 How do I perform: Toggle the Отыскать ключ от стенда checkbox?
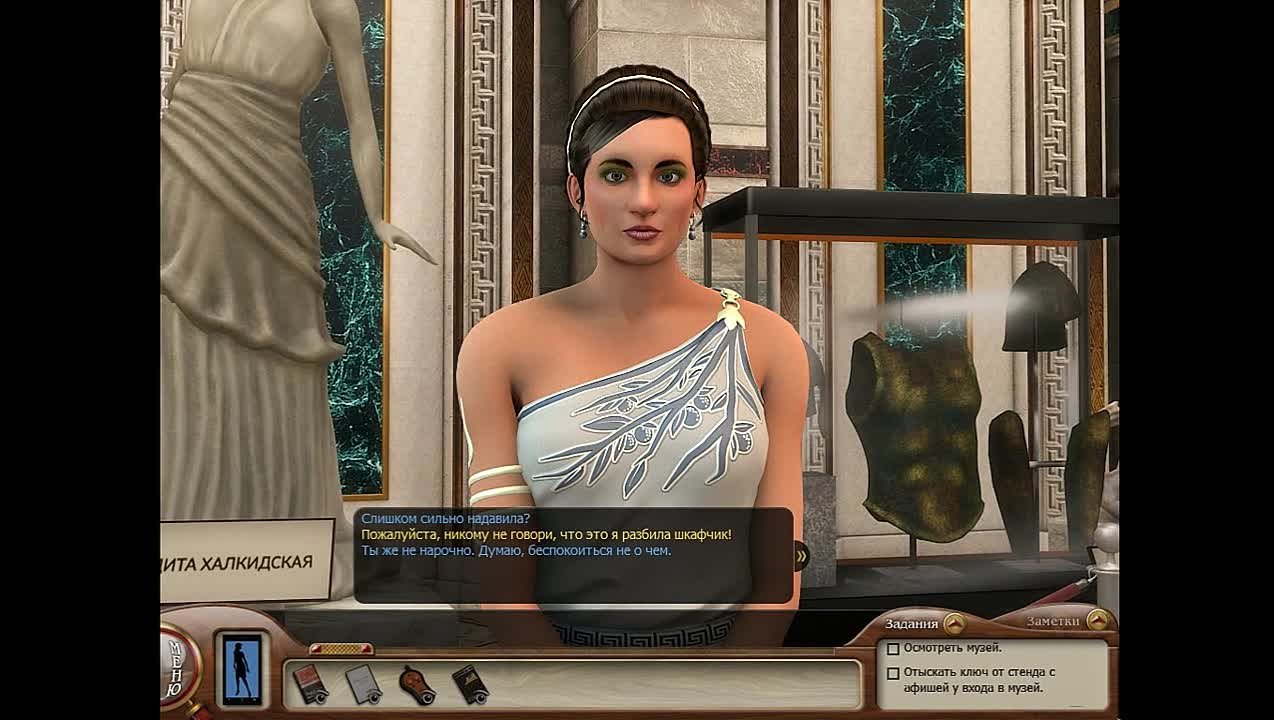coord(893,673)
